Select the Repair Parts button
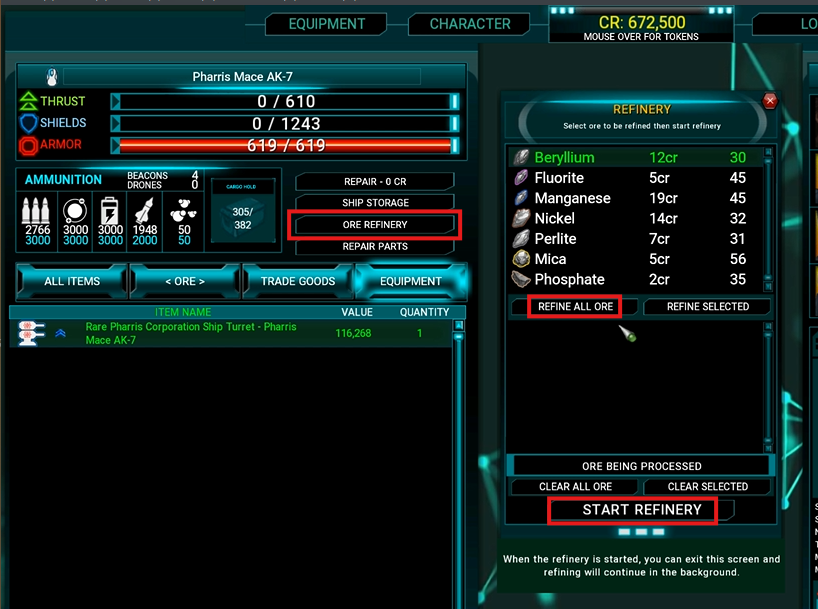 pos(375,246)
